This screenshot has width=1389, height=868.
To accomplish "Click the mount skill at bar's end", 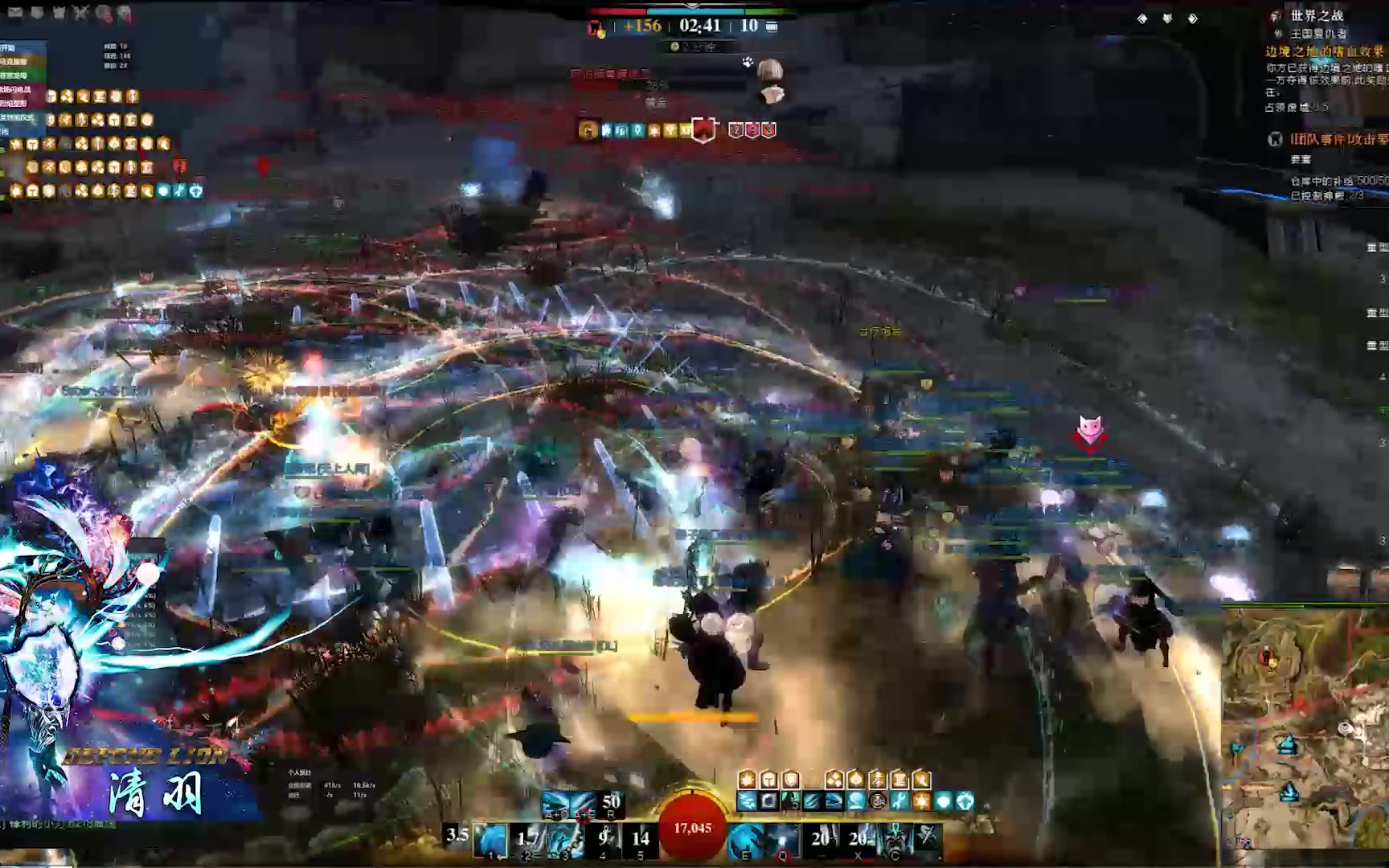I will (x=928, y=838).
